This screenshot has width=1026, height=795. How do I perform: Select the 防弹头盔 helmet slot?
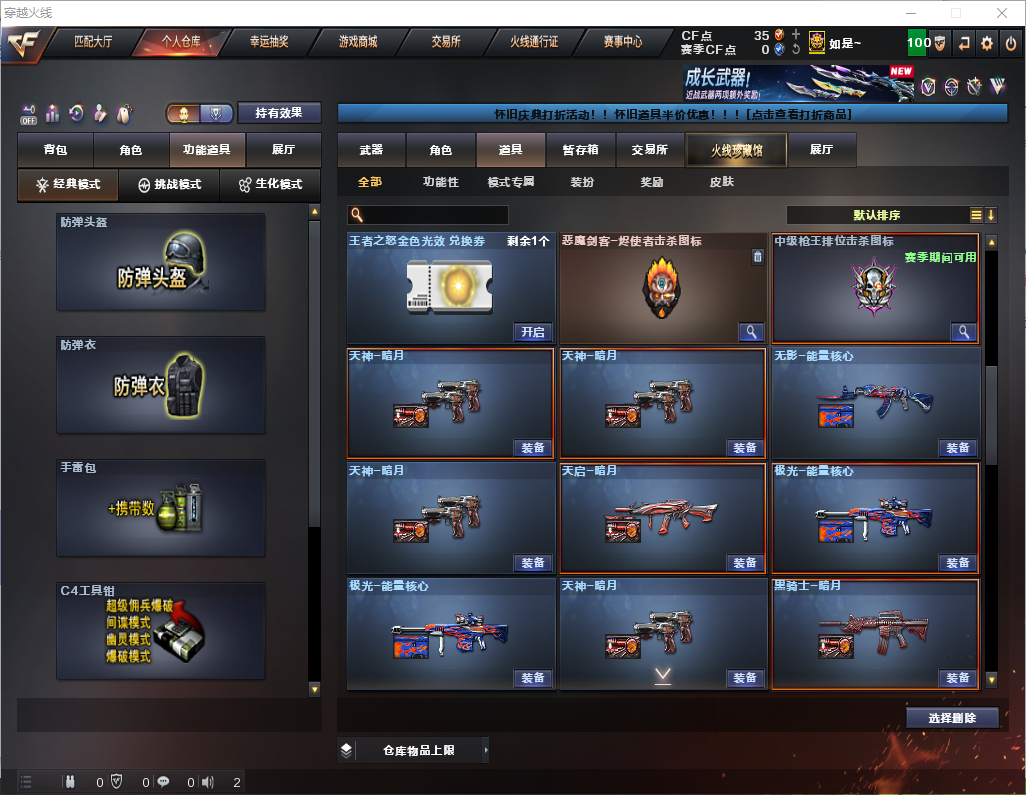[x=160, y=261]
